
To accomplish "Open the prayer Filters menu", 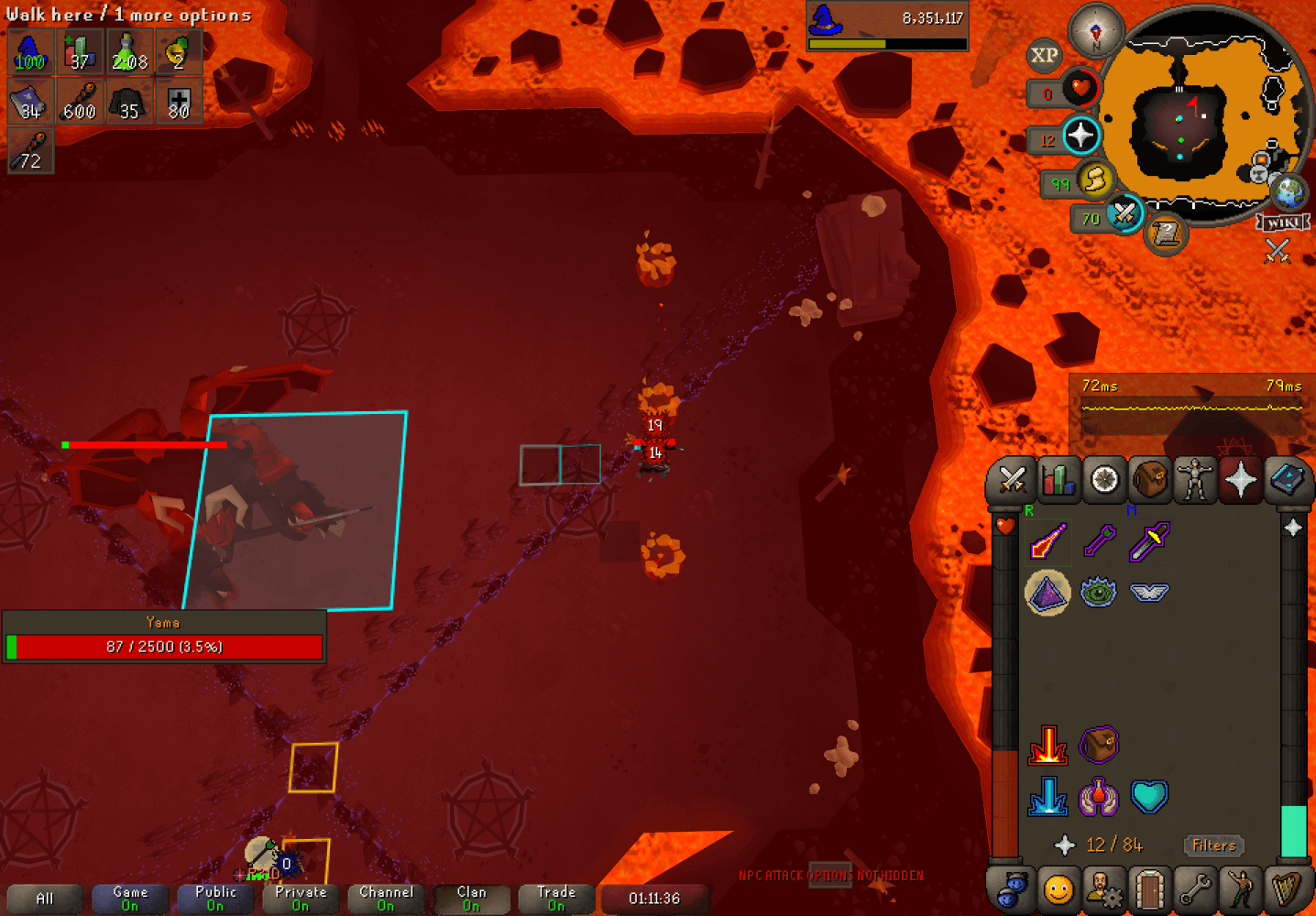I will (x=1213, y=845).
